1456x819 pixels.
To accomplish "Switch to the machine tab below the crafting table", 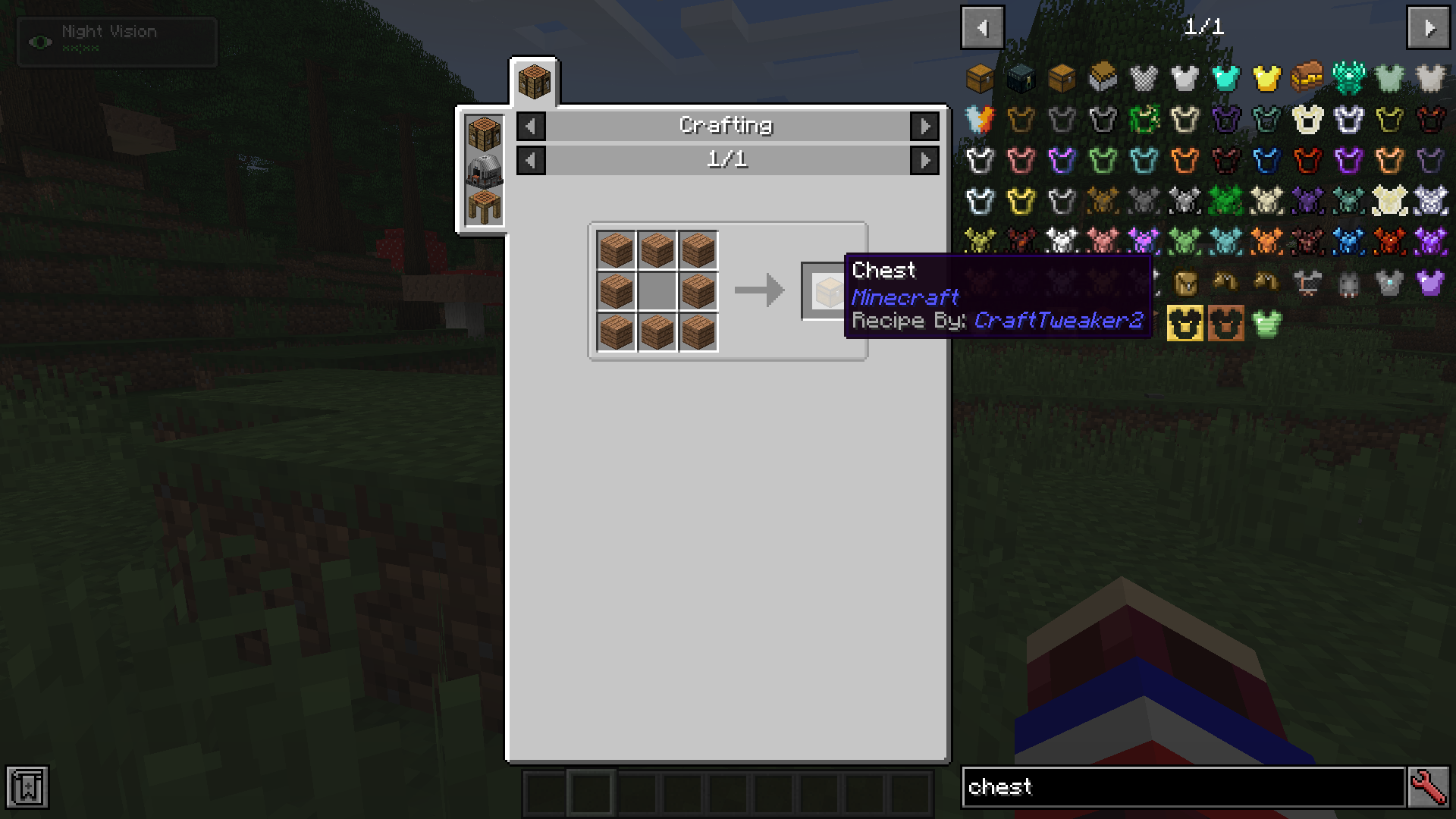I will coord(483,171).
